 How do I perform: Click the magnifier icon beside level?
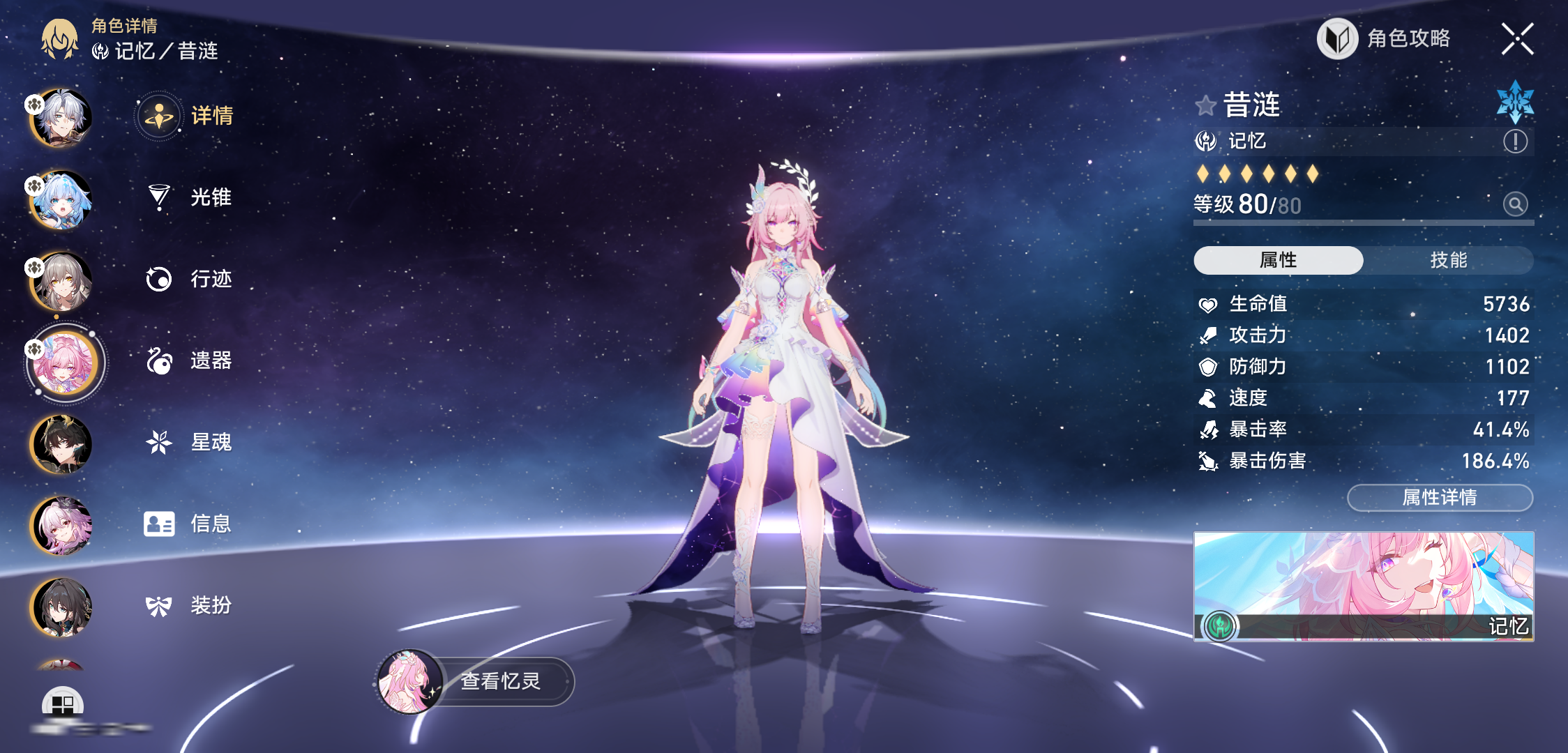click(x=1515, y=204)
